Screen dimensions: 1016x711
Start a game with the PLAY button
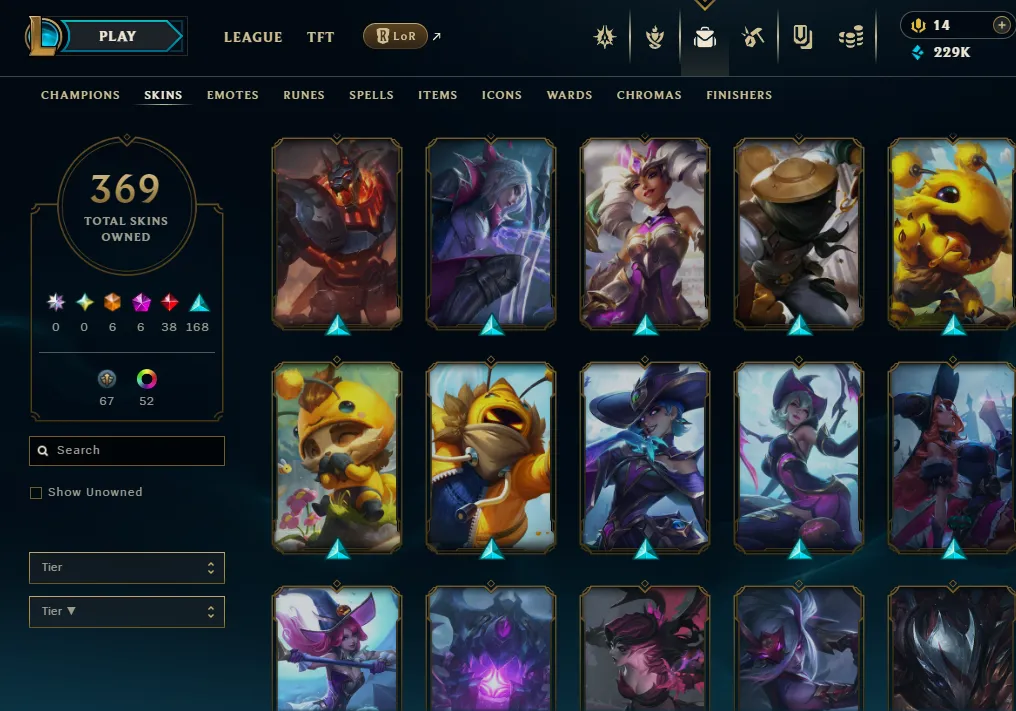pos(118,37)
